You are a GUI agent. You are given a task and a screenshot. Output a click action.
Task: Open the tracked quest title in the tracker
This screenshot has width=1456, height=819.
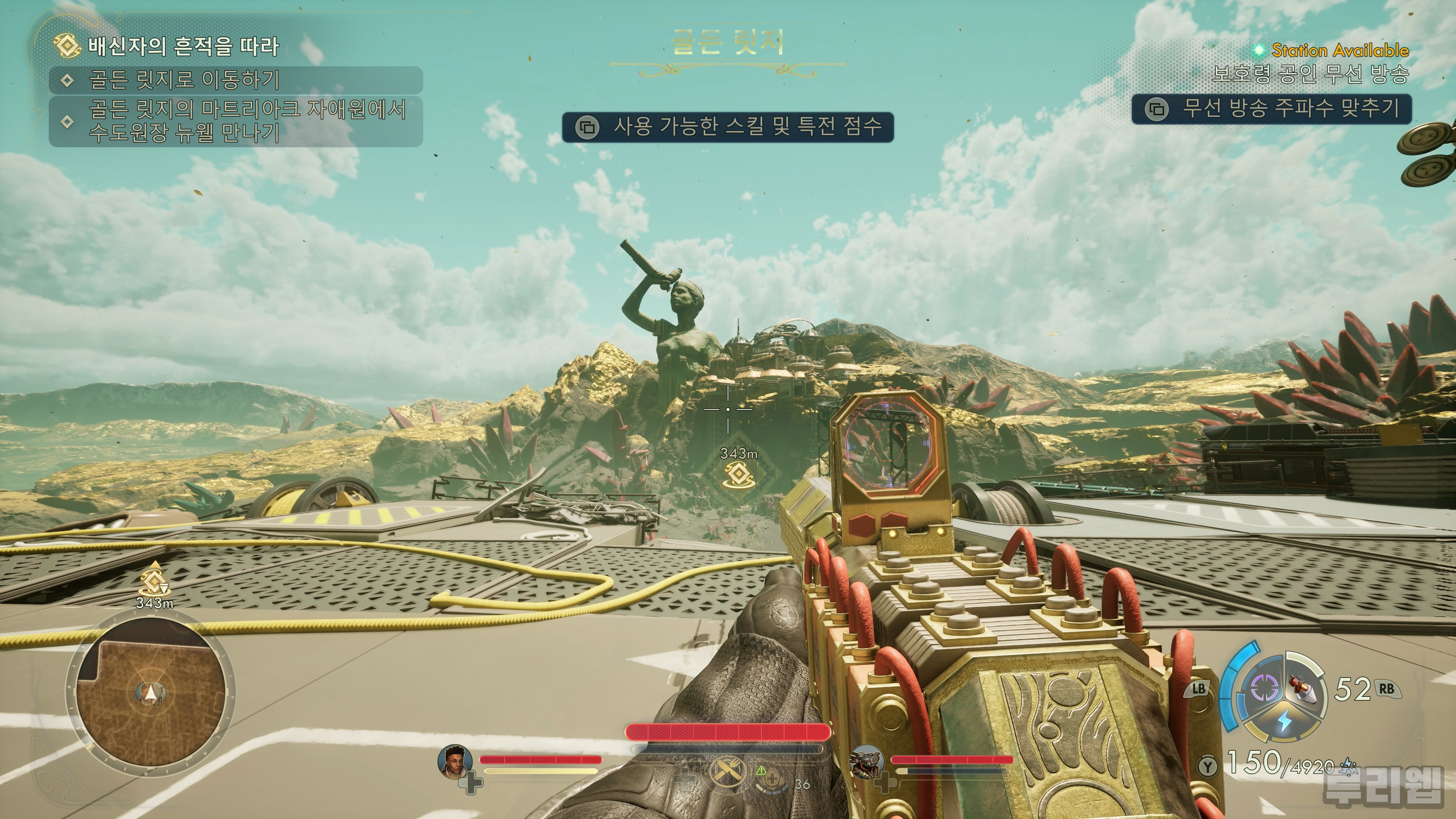tap(183, 46)
